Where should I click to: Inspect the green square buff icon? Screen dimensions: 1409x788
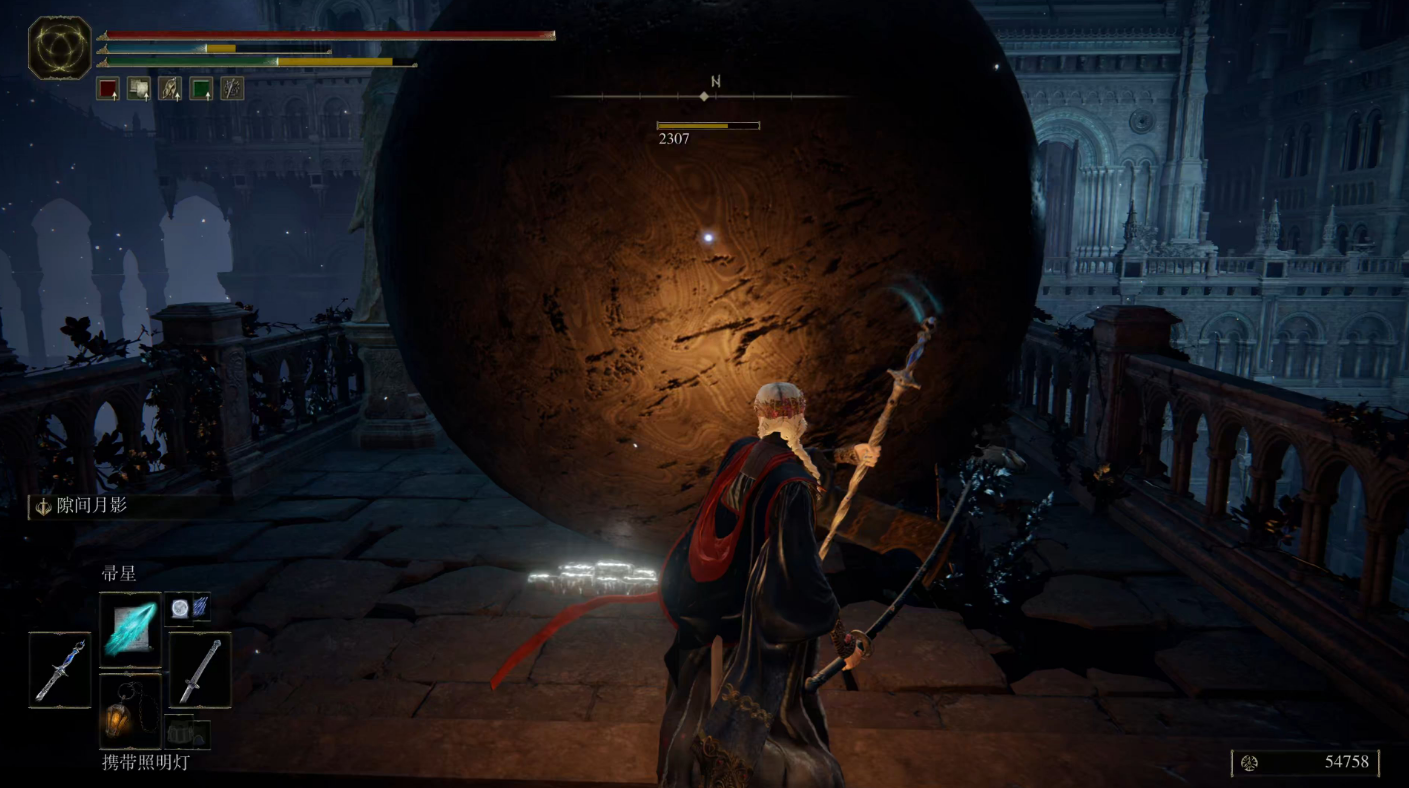(201, 89)
